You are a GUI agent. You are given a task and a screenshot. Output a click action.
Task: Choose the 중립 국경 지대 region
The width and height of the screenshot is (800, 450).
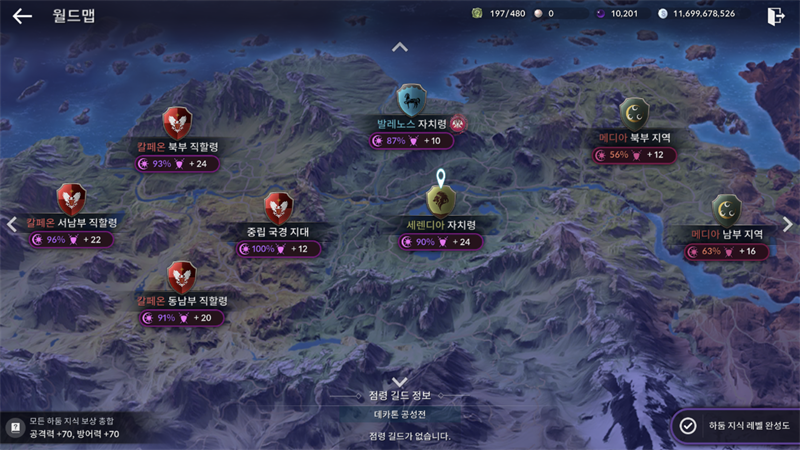point(277,209)
